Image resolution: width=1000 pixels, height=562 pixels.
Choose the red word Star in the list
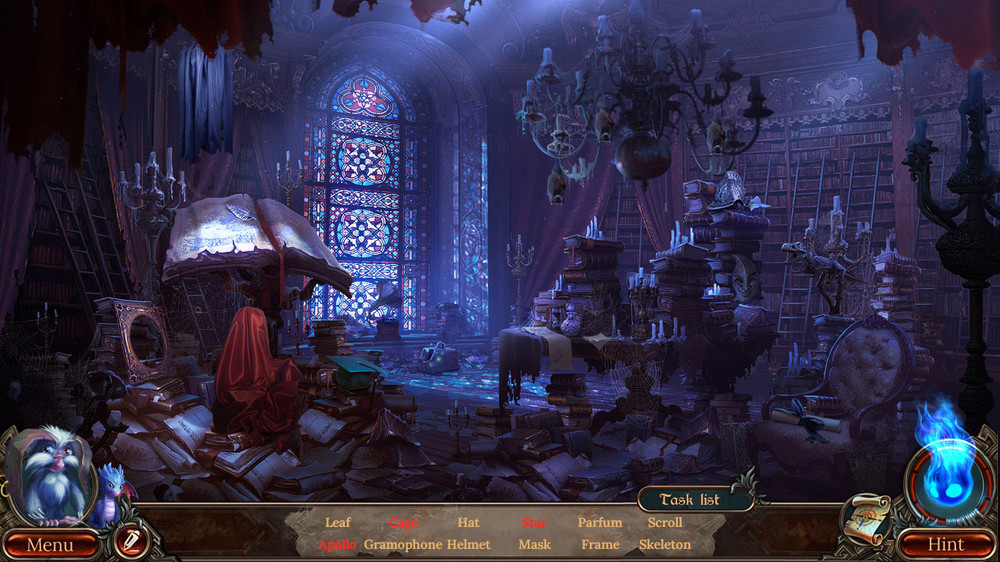534,522
